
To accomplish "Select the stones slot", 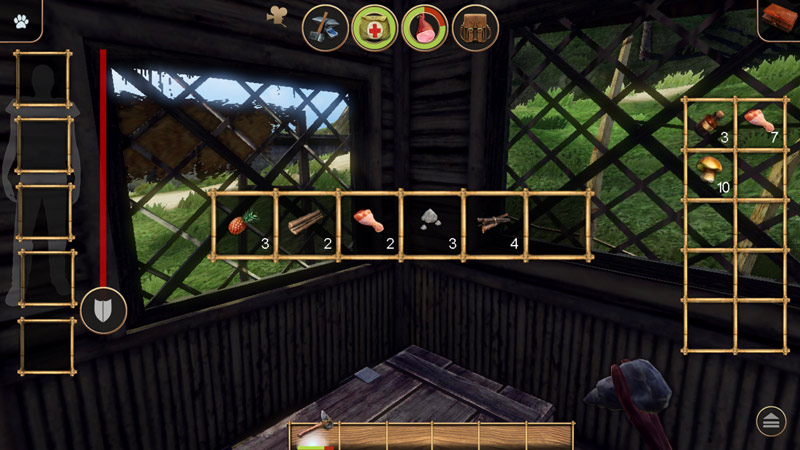I will pyautogui.click(x=432, y=225).
